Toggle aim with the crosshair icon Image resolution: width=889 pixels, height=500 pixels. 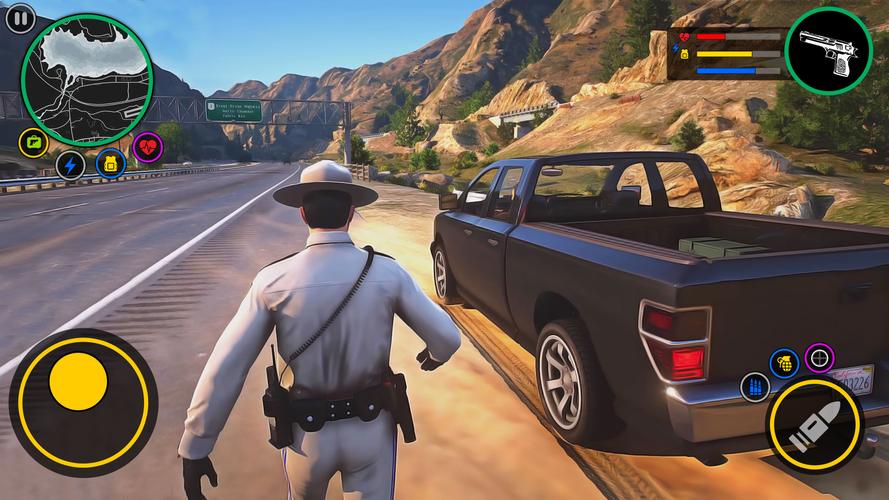[819, 357]
